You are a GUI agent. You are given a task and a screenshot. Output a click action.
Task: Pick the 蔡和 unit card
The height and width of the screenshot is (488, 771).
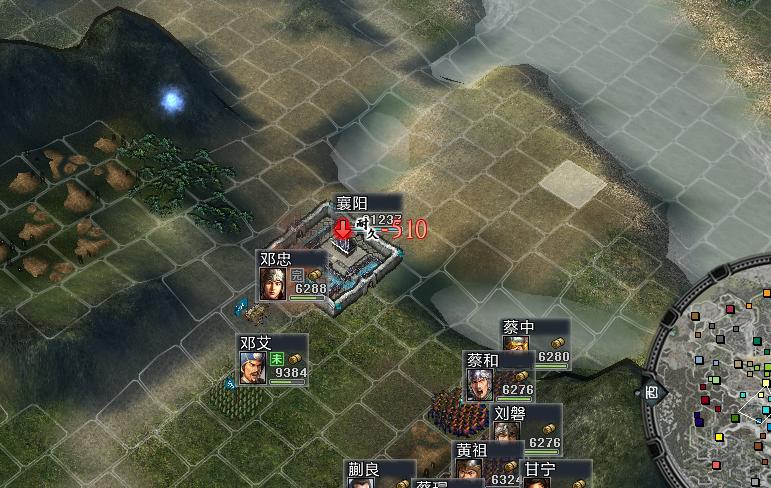coord(499,376)
